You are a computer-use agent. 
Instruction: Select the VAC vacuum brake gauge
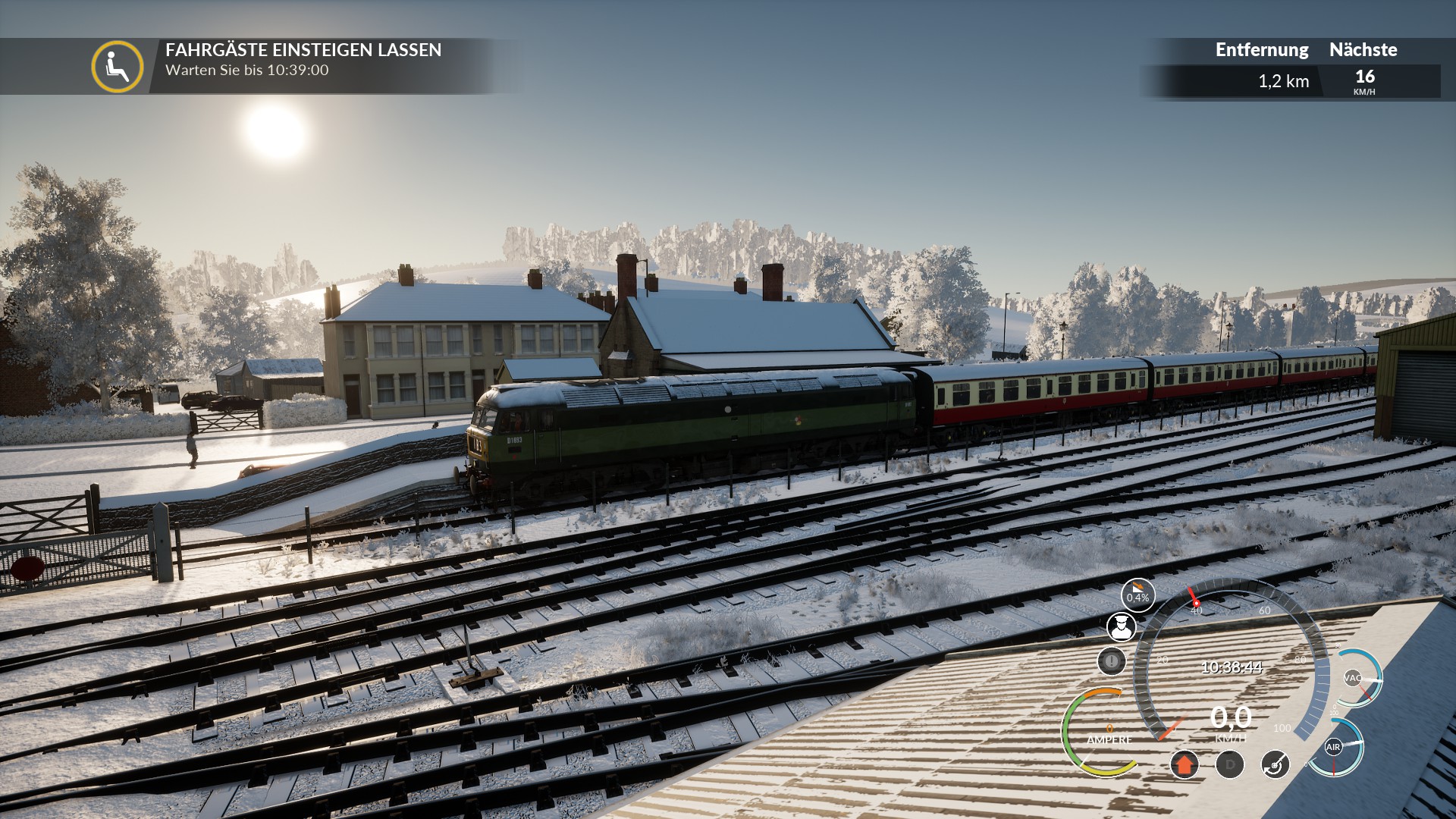click(x=1354, y=678)
